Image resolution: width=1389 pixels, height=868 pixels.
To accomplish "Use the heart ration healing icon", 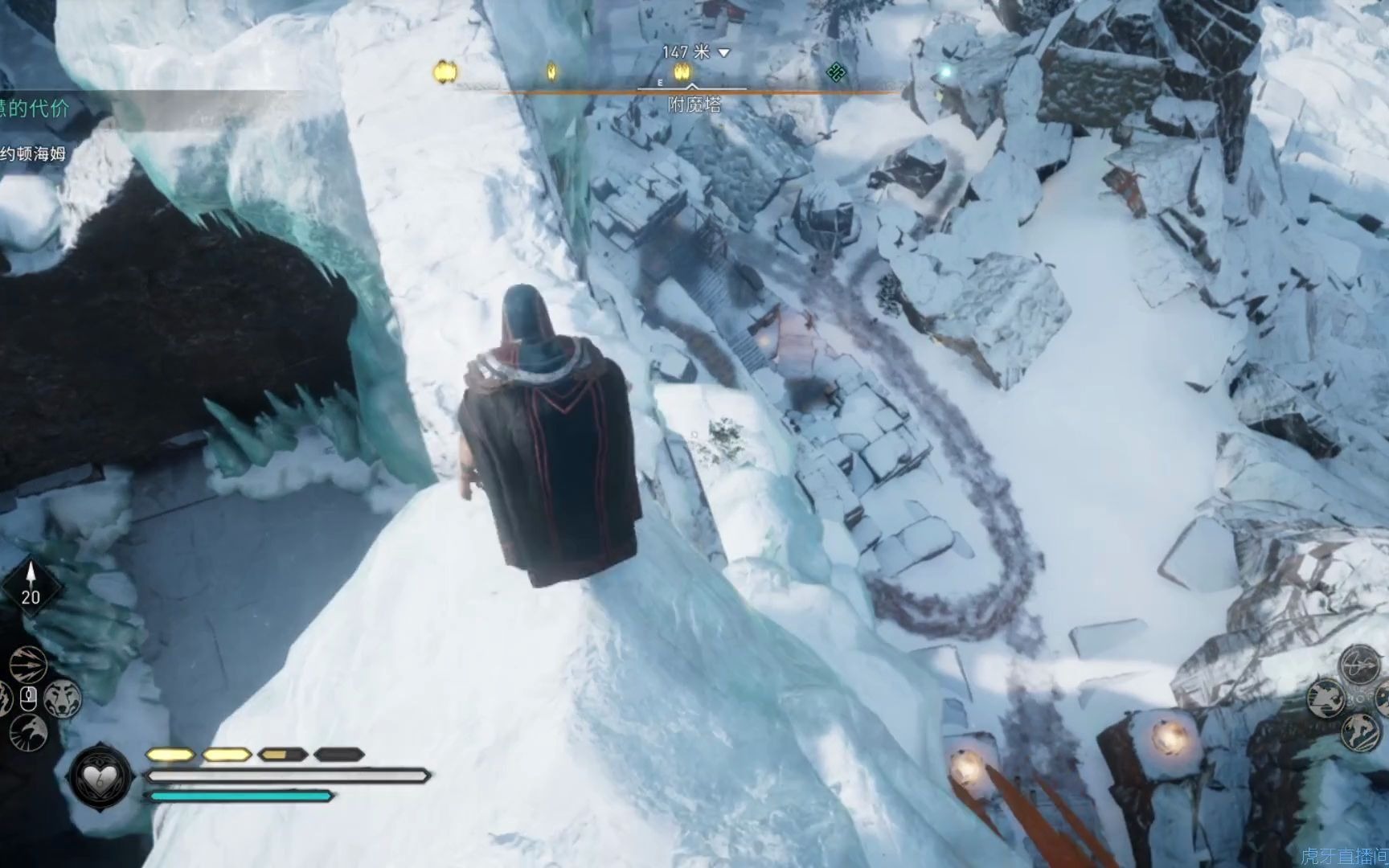I will click(100, 777).
